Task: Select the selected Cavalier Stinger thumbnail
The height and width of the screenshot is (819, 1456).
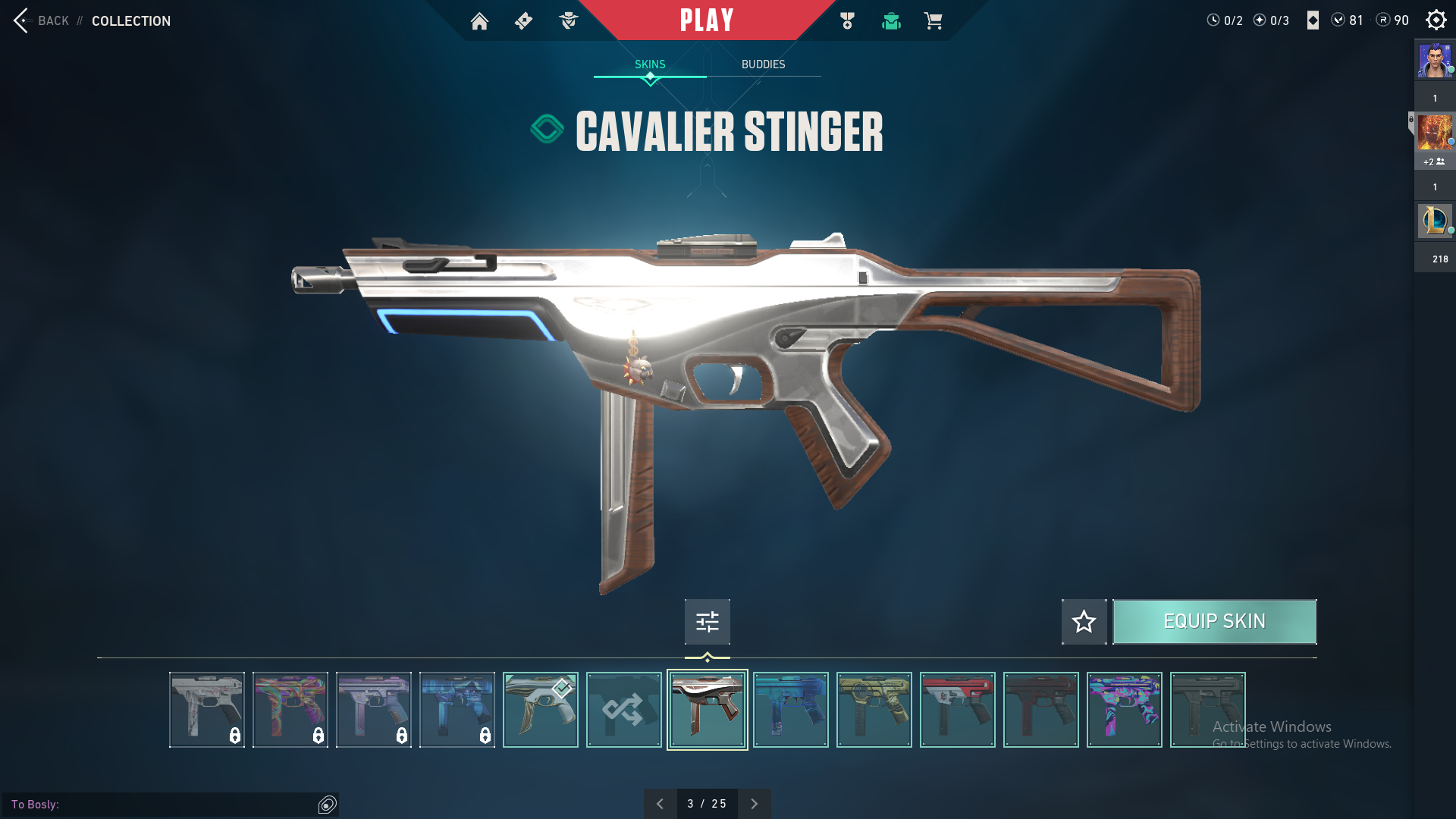Action: click(x=707, y=710)
